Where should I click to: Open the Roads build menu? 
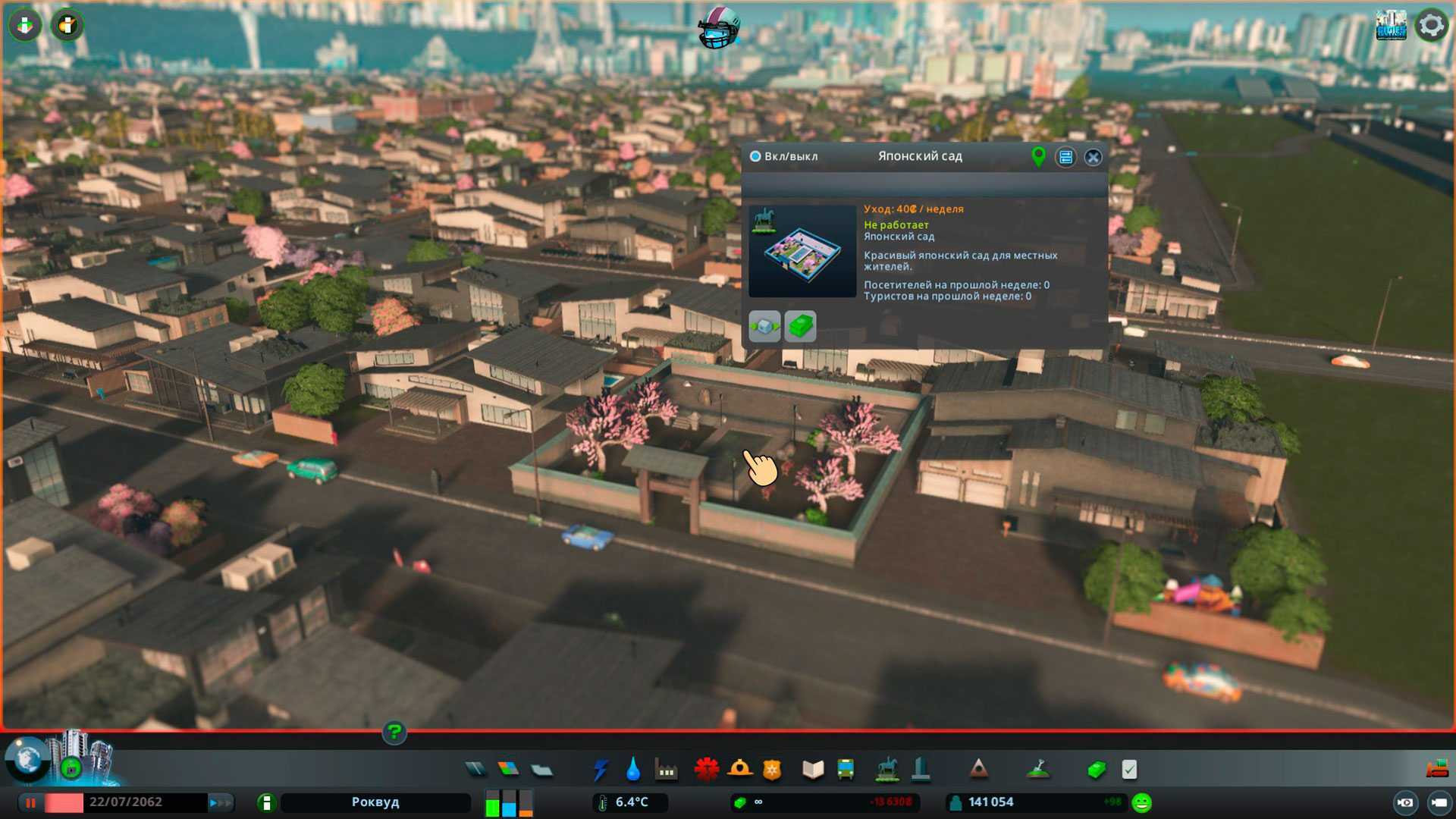tap(475, 770)
